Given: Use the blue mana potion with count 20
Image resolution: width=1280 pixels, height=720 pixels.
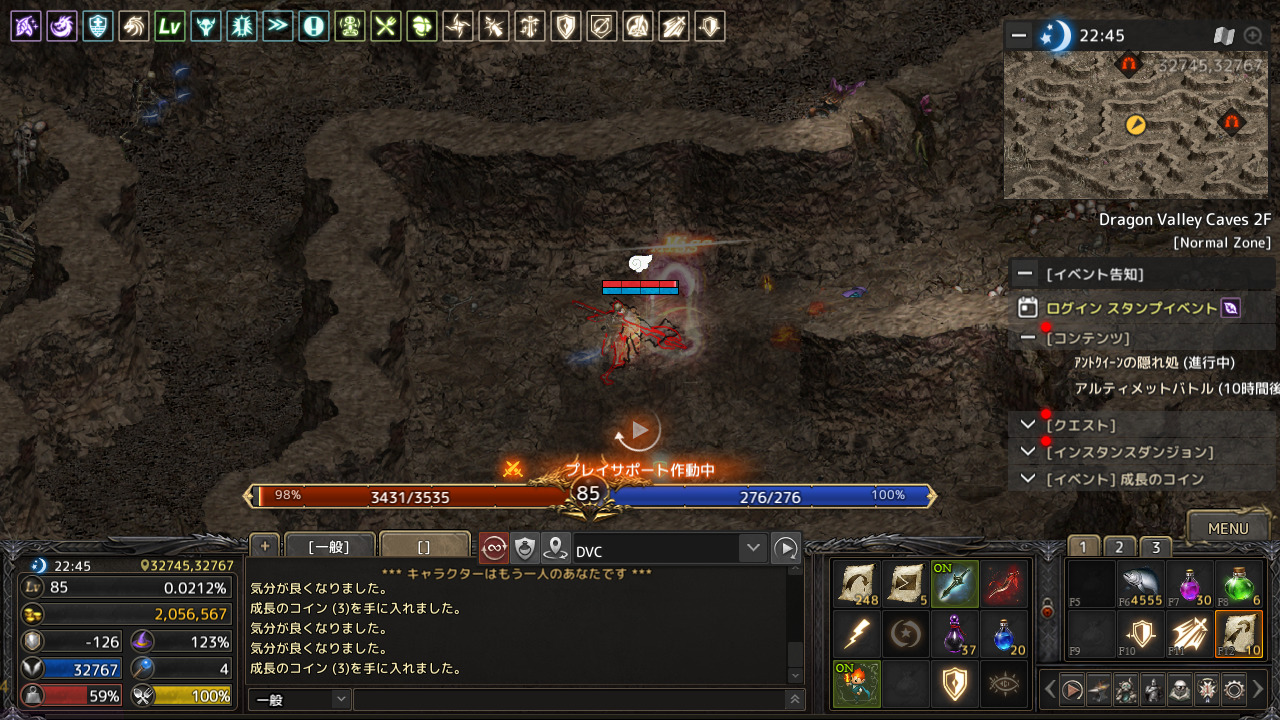Looking at the screenshot, I should click(1004, 634).
